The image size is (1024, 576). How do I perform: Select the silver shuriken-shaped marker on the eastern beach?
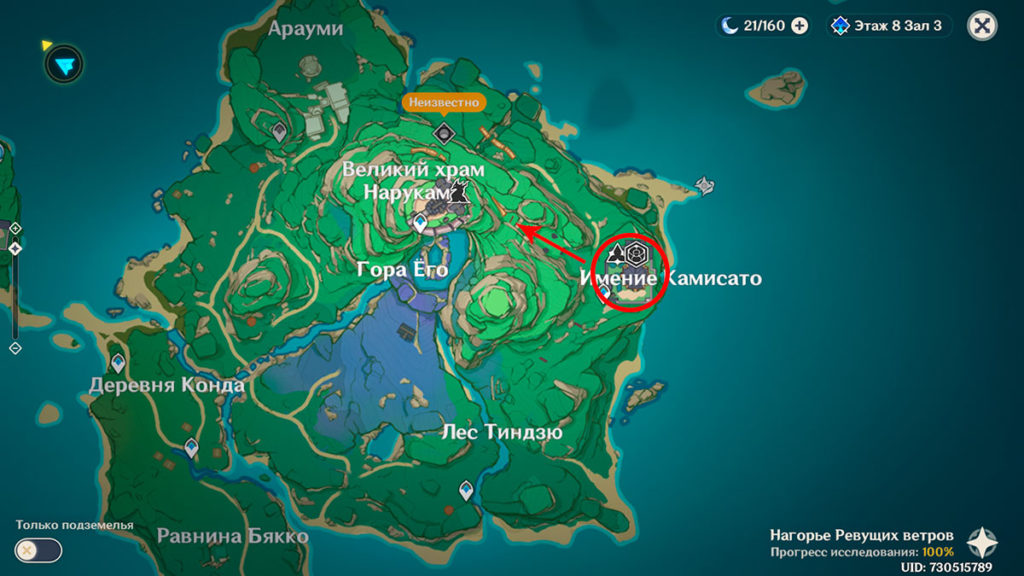(705, 185)
